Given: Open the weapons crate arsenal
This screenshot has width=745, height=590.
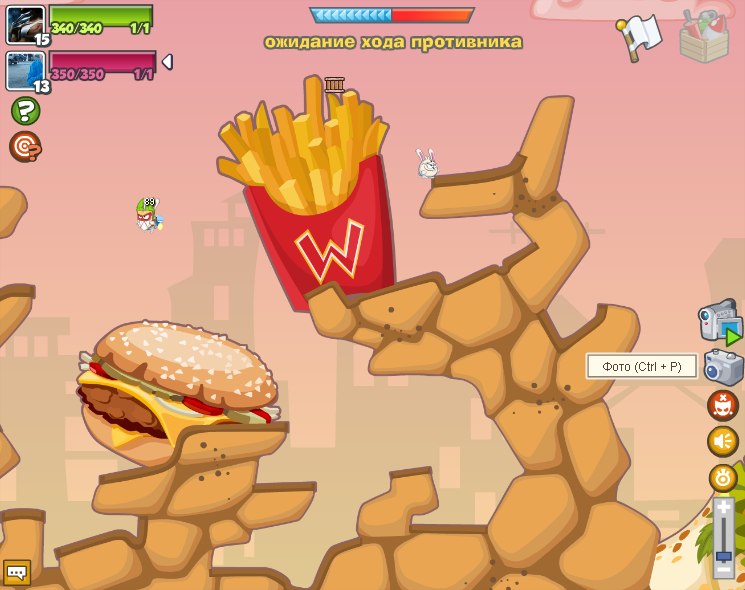Looking at the screenshot, I should [704, 37].
